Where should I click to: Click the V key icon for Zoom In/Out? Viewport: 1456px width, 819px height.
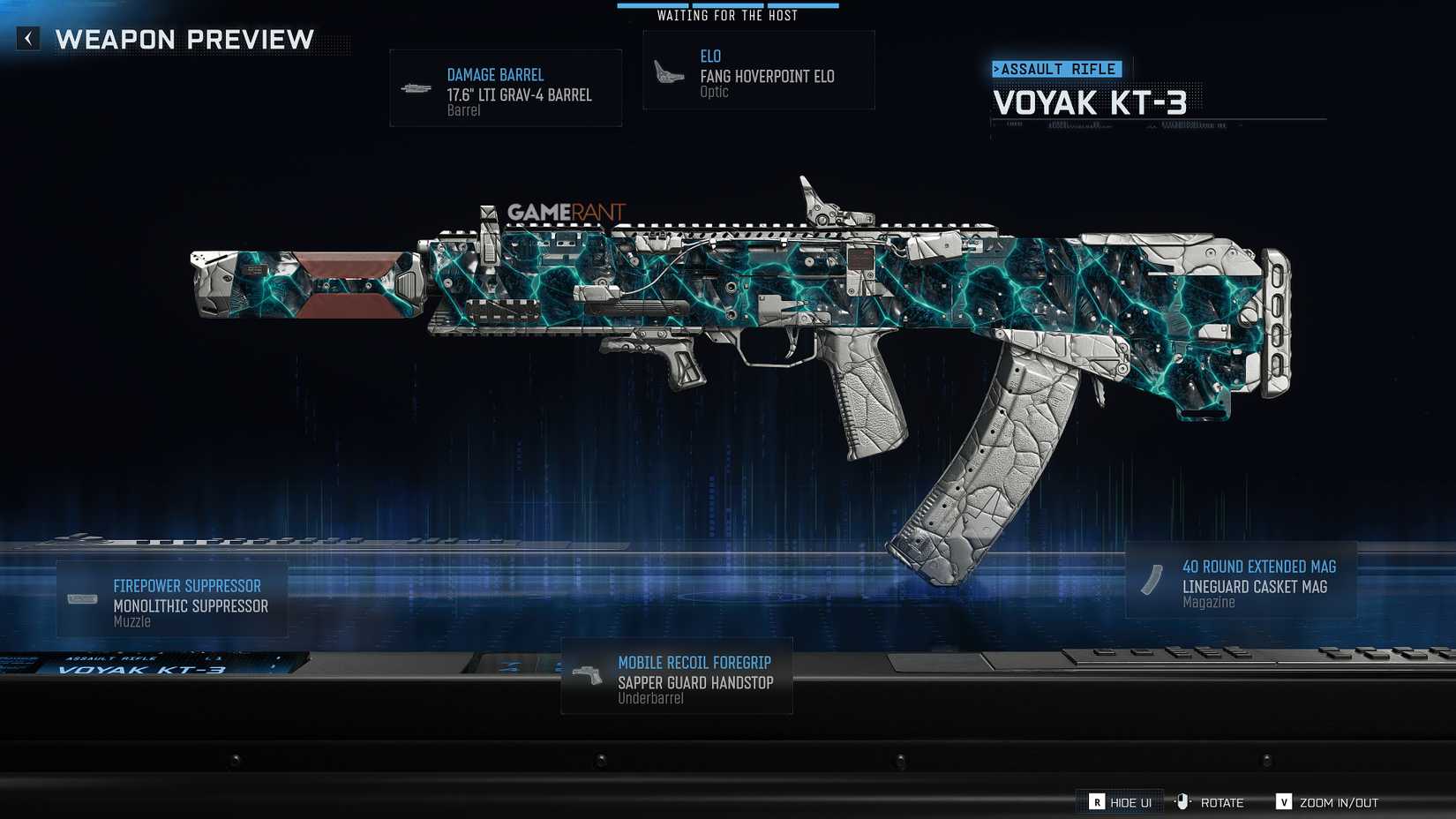(x=1284, y=802)
